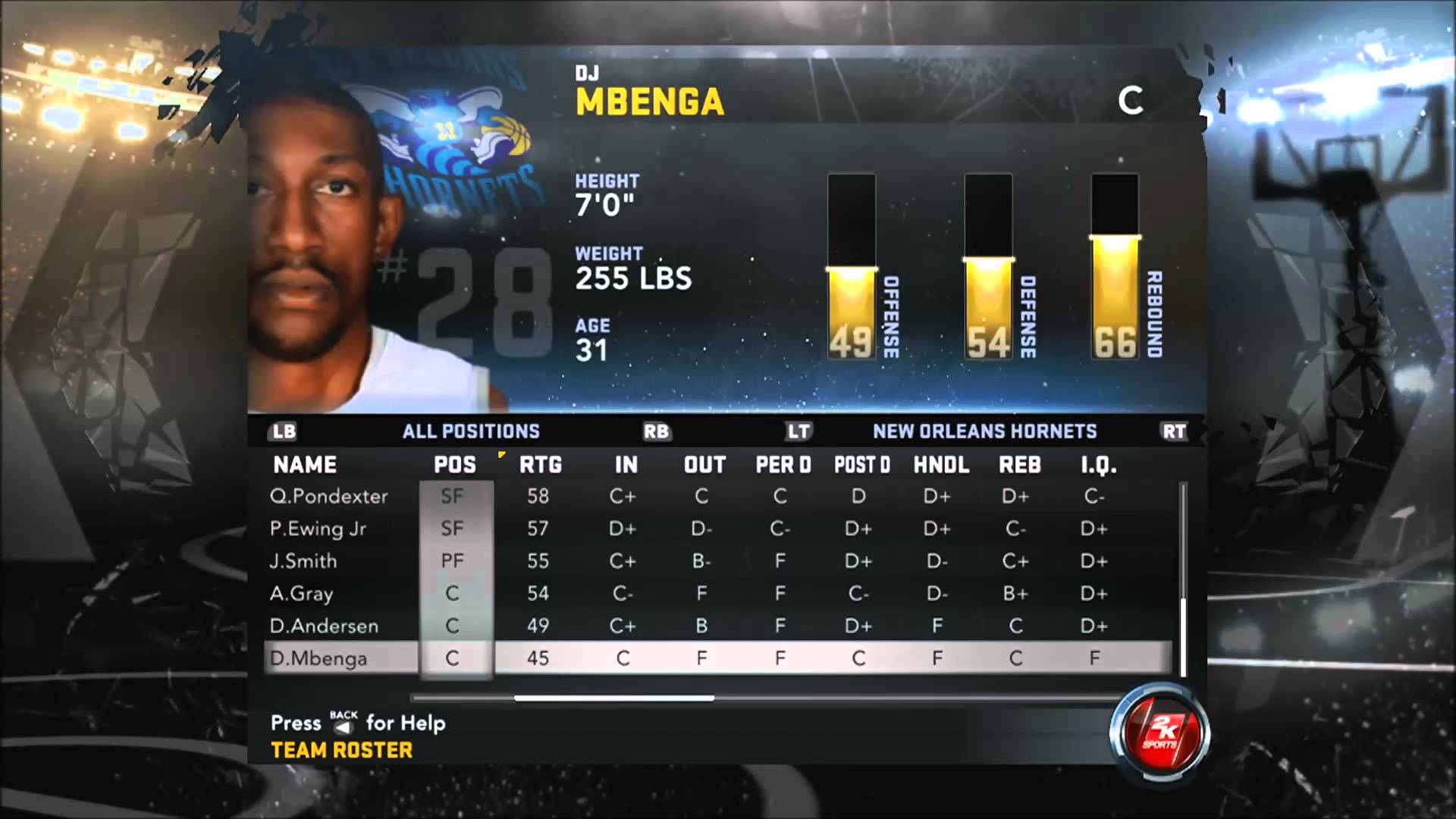This screenshot has width=1456, height=819.
Task: Click the horizontal stats scrollbar
Action: [x=614, y=698]
